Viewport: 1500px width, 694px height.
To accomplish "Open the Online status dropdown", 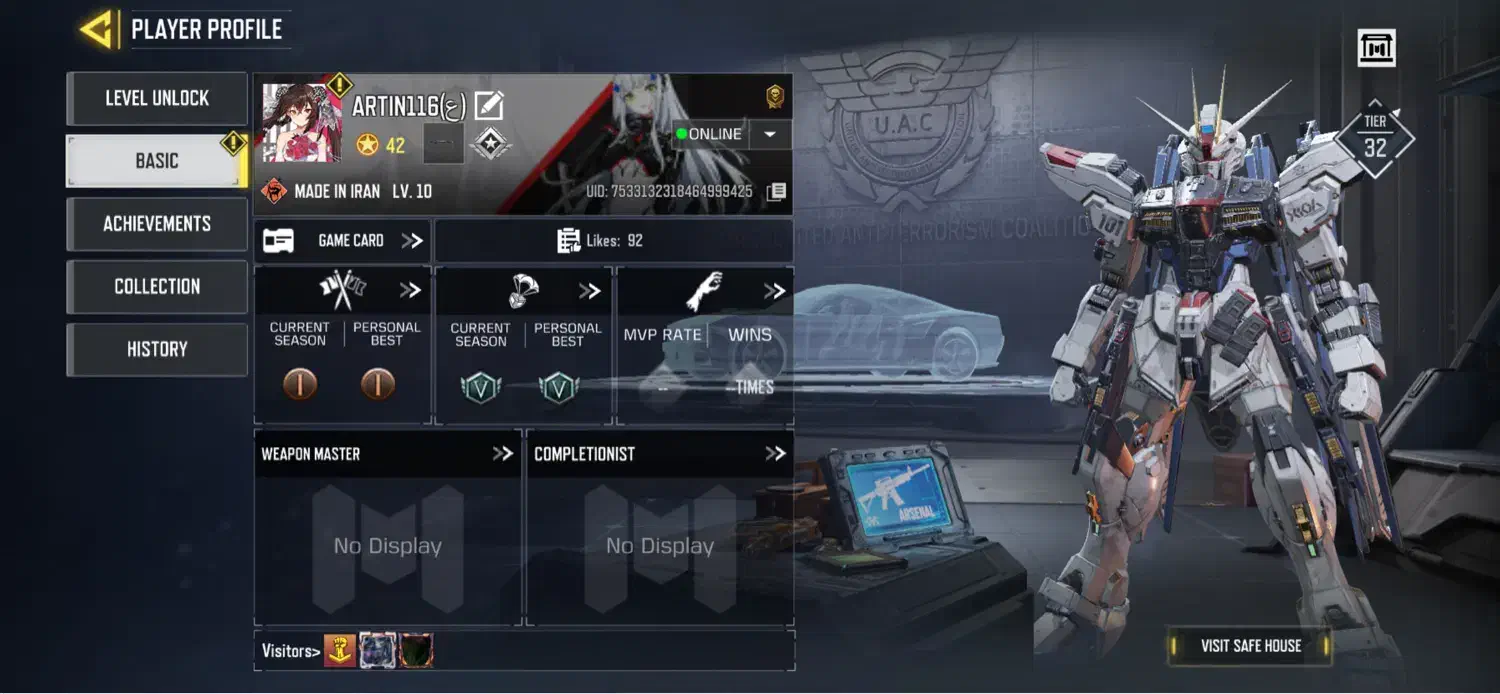I will click(769, 134).
